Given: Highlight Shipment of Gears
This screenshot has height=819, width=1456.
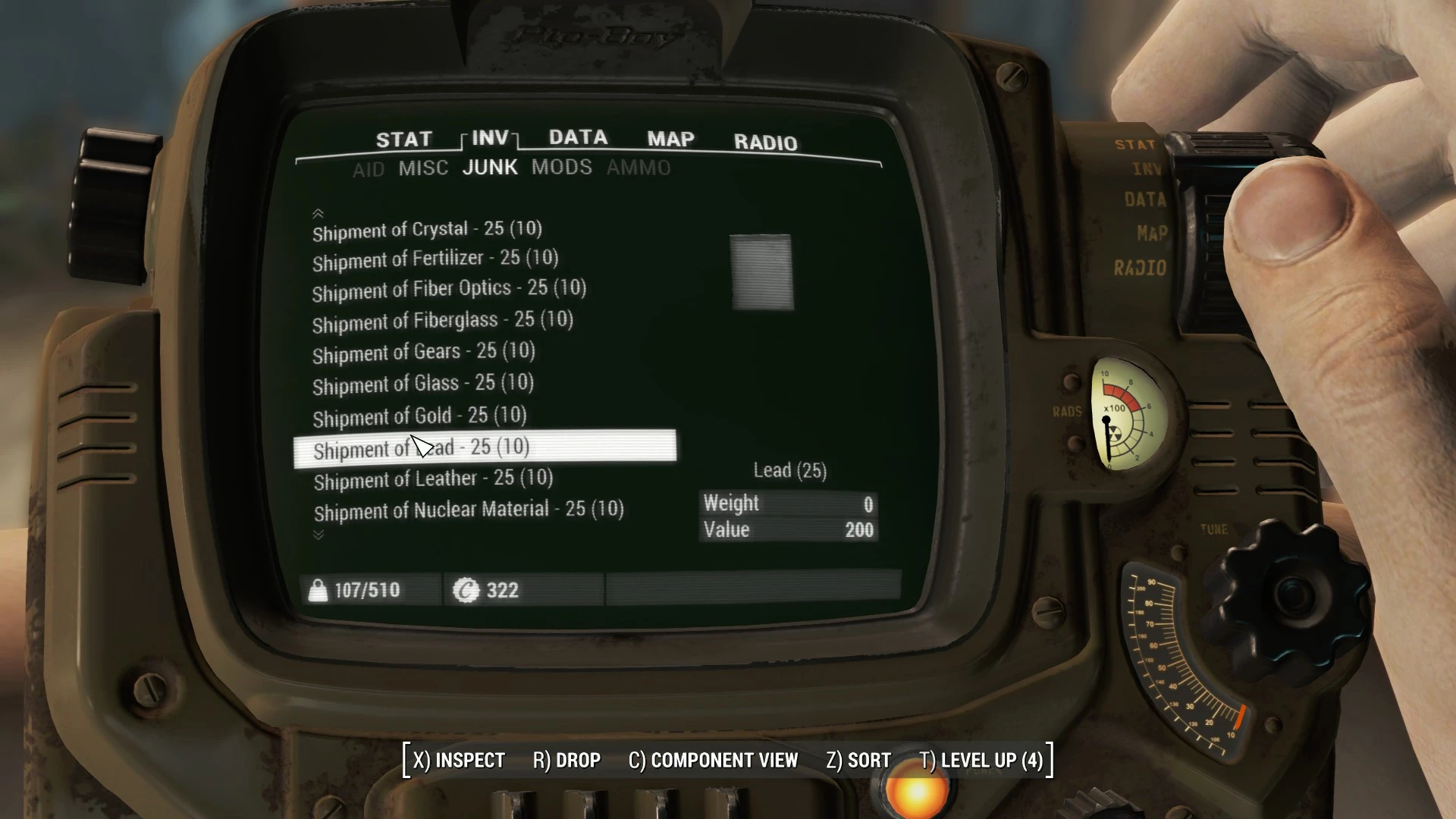Looking at the screenshot, I should (x=423, y=353).
